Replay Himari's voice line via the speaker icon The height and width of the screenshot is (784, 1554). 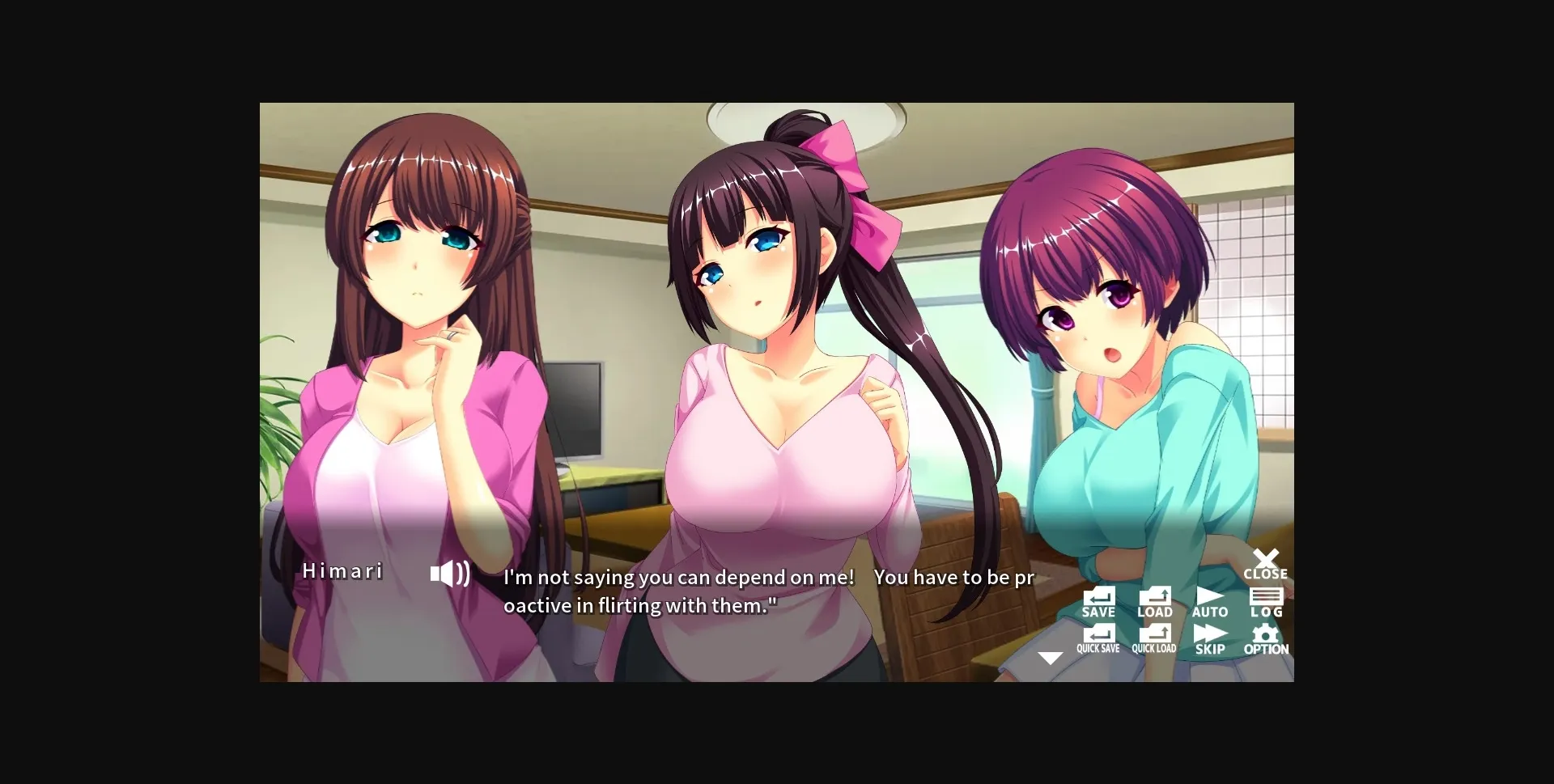point(450,572)
